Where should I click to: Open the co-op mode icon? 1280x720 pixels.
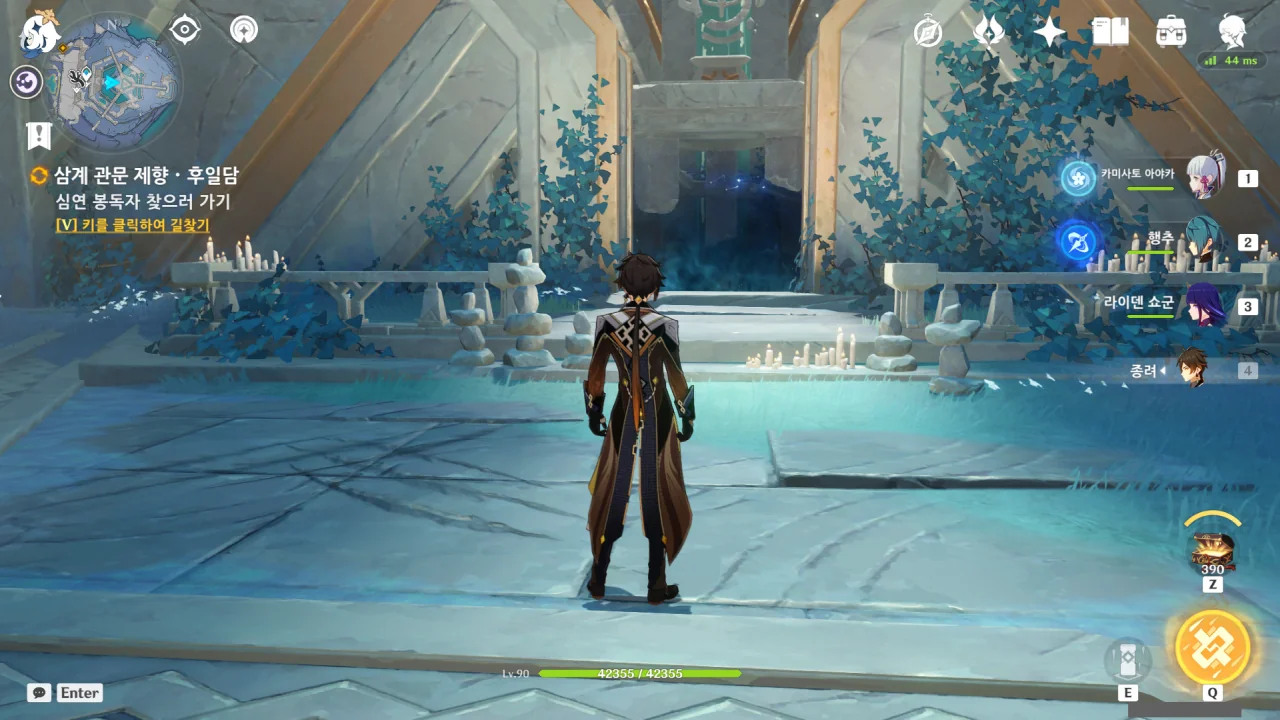[x=243, y=29]
